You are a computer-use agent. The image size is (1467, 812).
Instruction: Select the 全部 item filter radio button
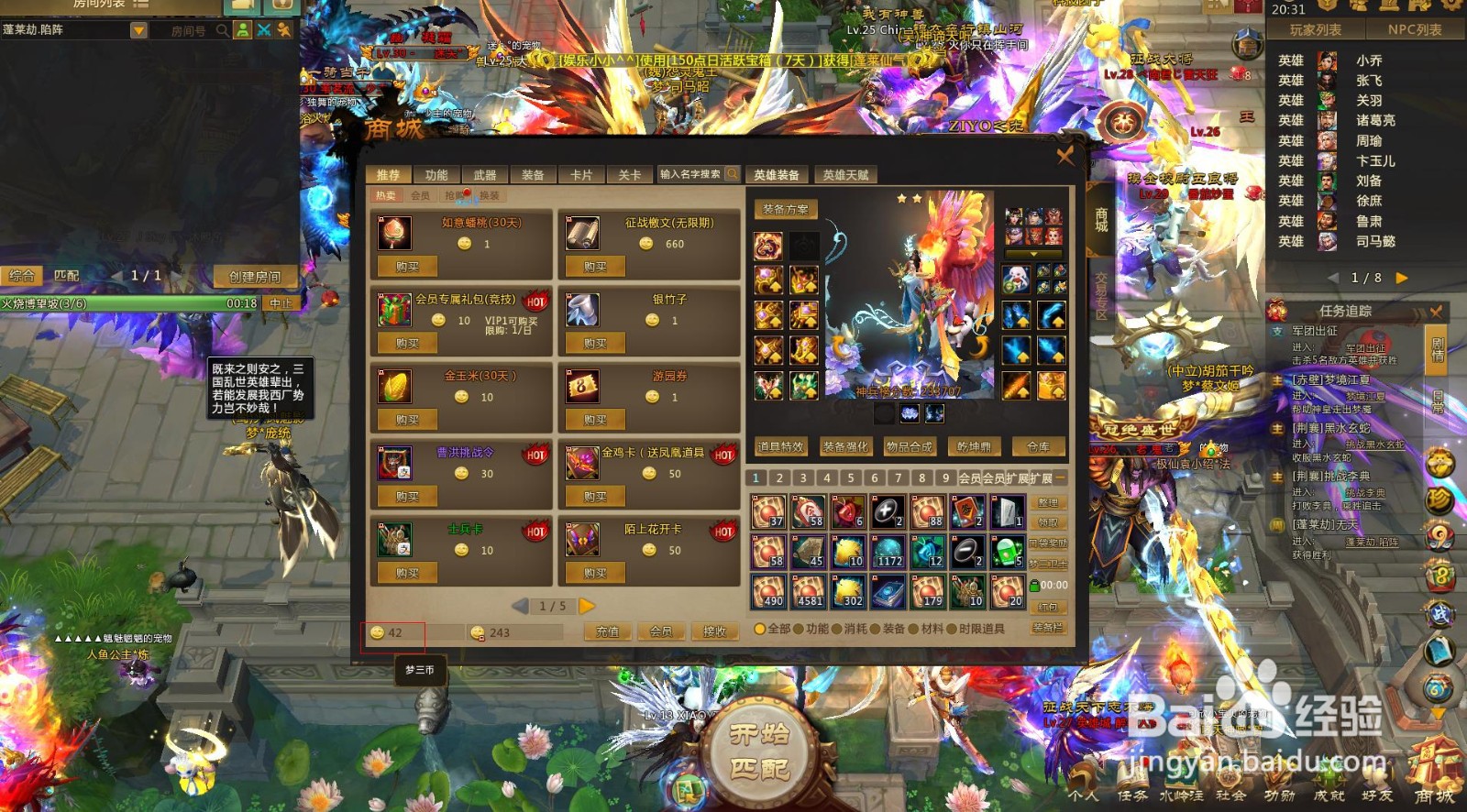pyautogui.click(x=760, y=630)
